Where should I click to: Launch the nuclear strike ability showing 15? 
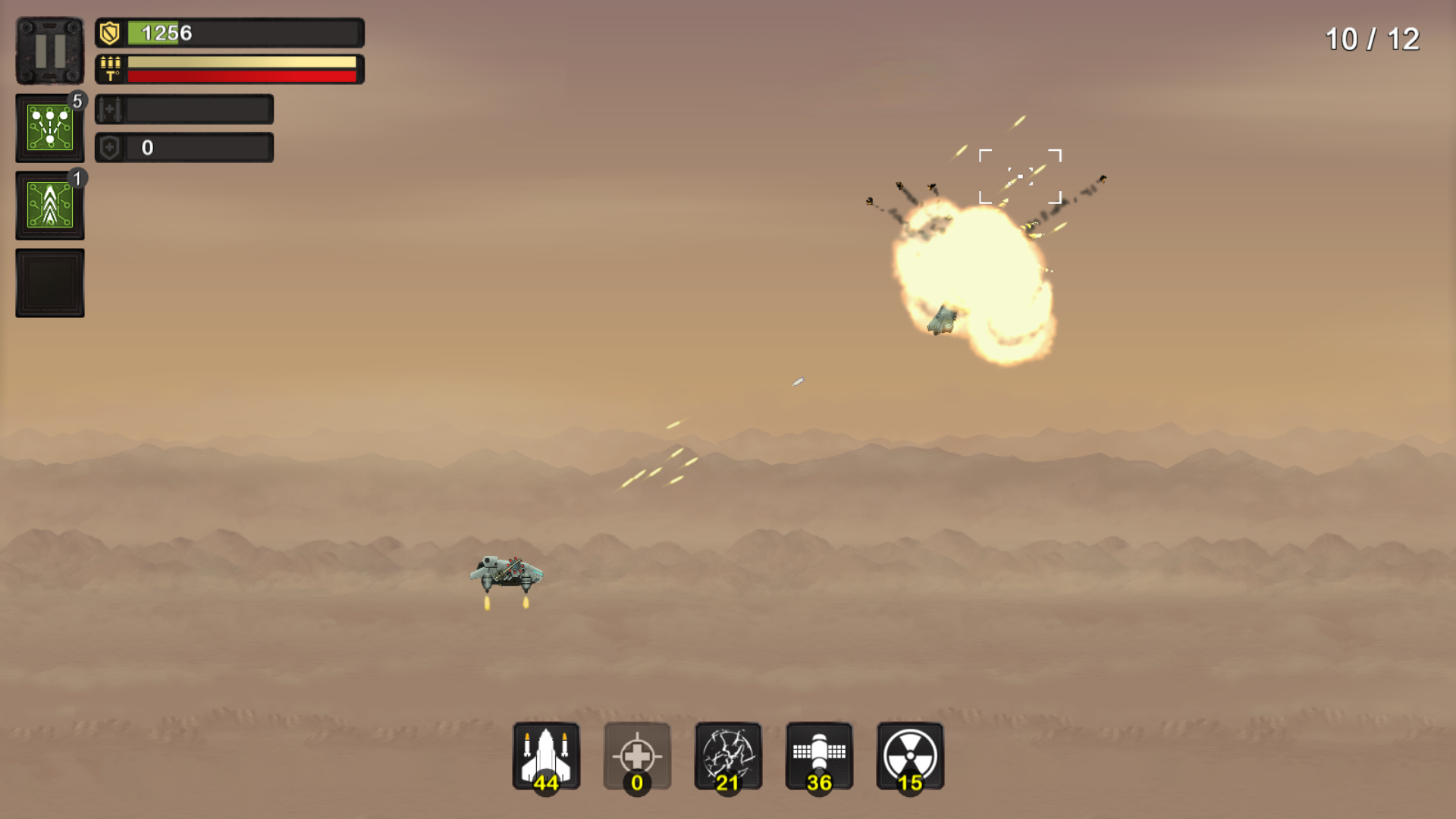[x=908, y=757]
